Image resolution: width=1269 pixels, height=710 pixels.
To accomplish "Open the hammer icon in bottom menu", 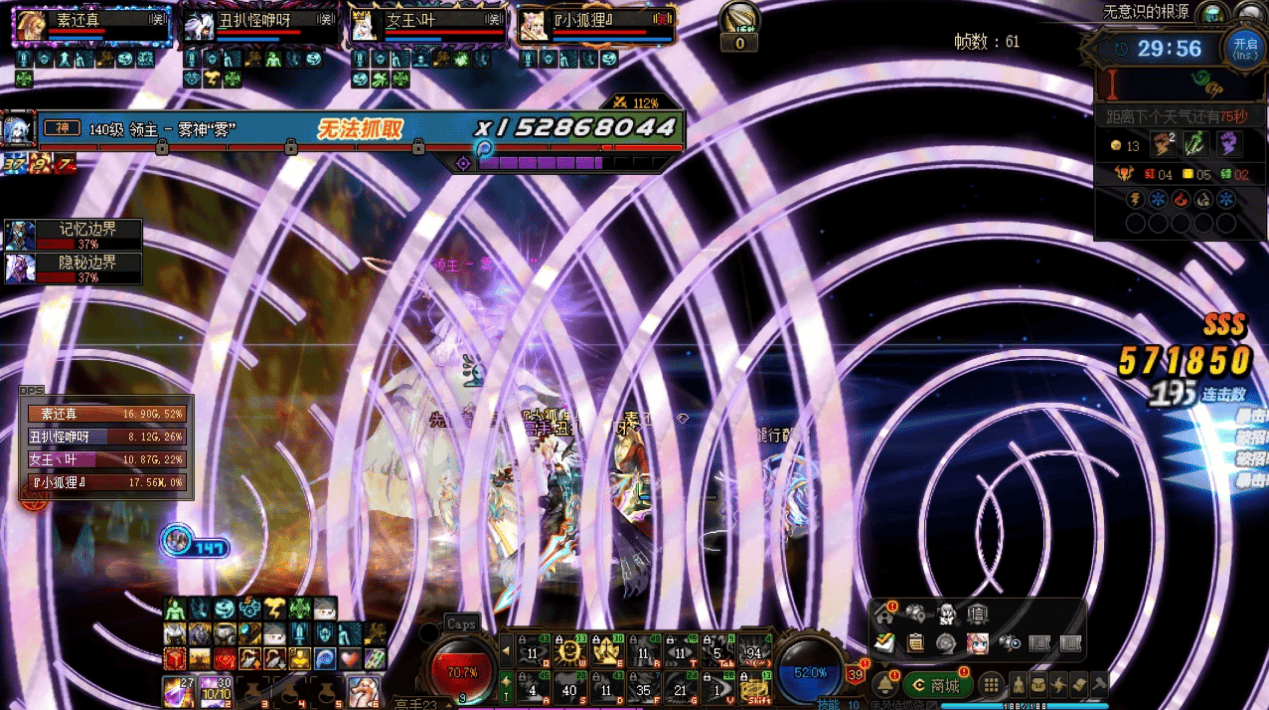I will pos(1099,685).
